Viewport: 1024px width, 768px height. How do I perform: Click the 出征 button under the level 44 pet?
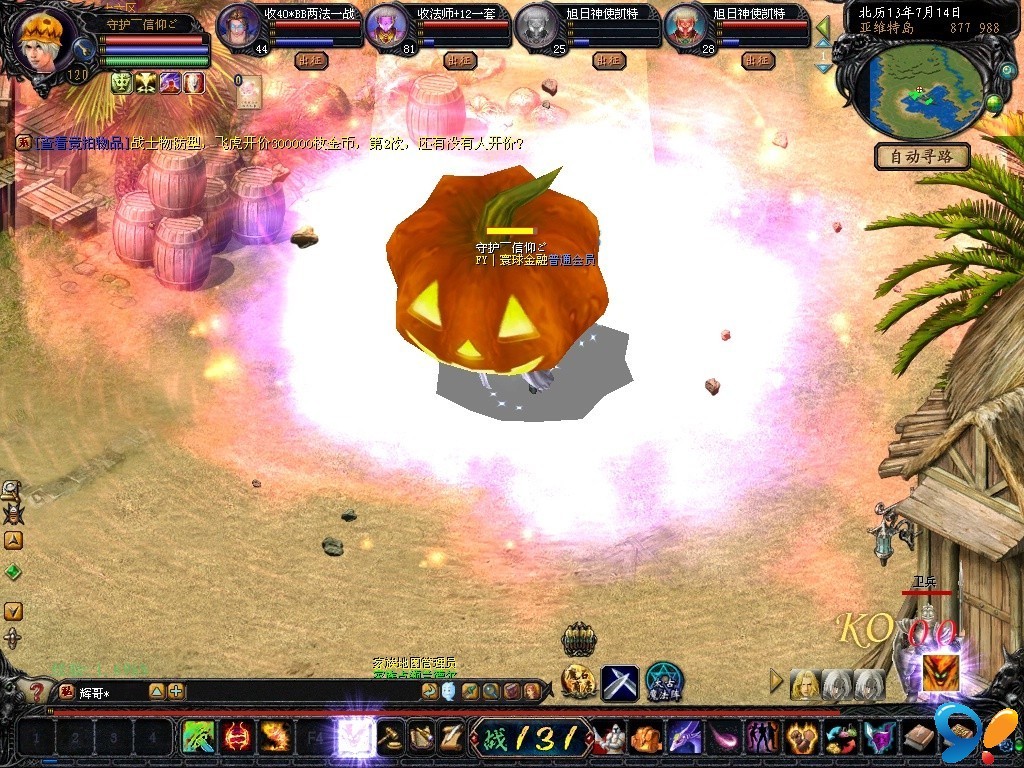point(311,60)
